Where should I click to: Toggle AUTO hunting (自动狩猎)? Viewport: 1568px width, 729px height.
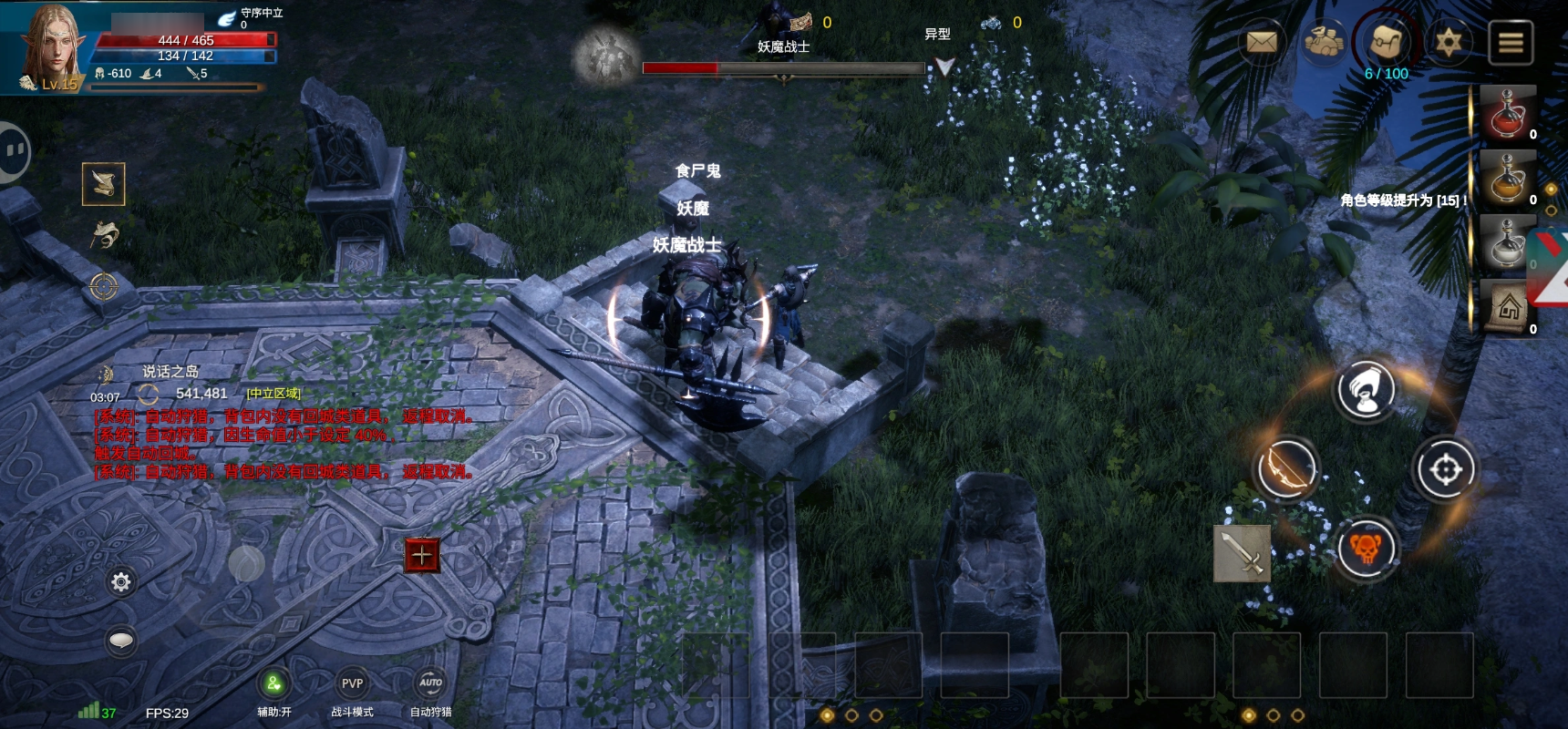[430, 684]
